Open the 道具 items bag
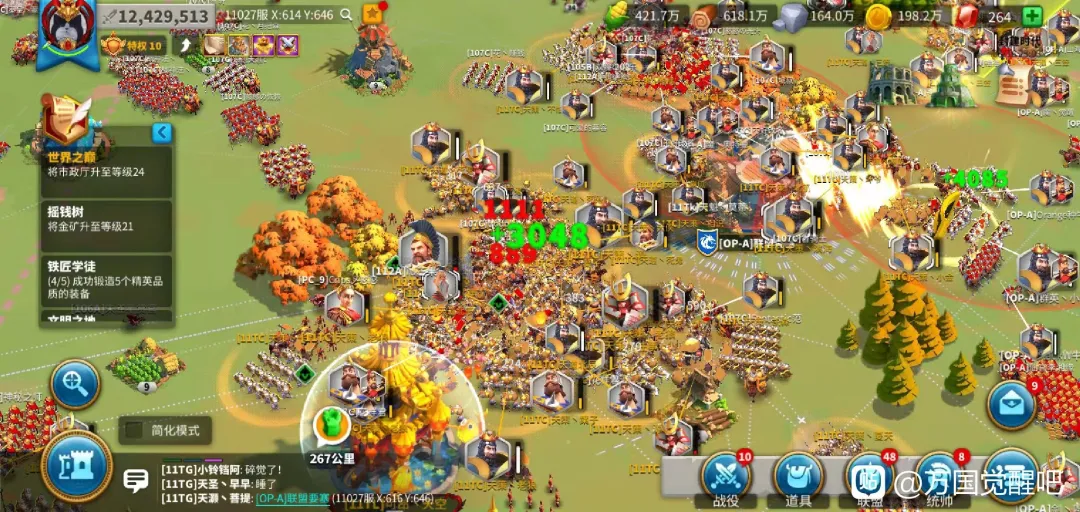 coord(797,479)
